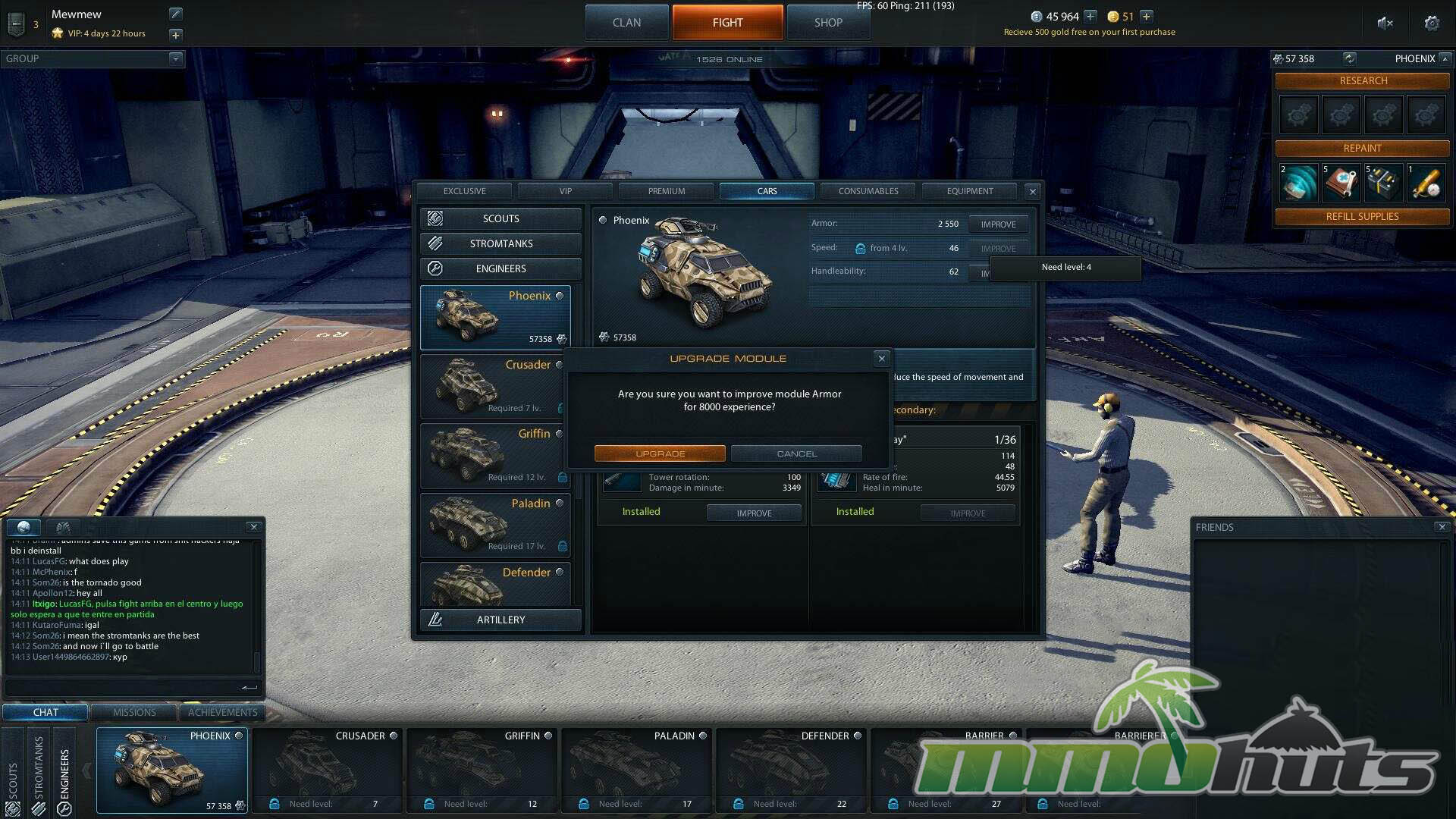This screenshot has height=819, width=1456.
Task: Show the Achievements tab
Action: pyautogui.click(x=222, y=712)
